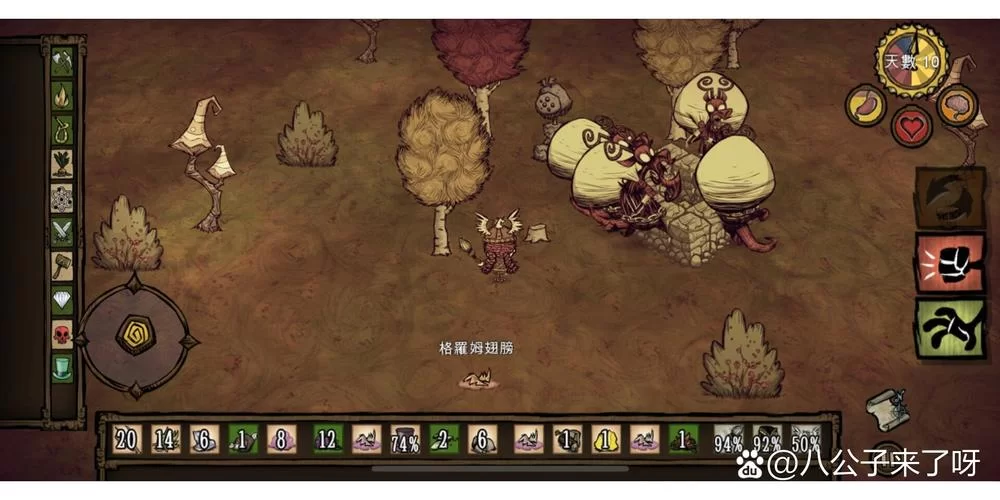Select the equipped item at 94% durability

(x=729, y=439)
